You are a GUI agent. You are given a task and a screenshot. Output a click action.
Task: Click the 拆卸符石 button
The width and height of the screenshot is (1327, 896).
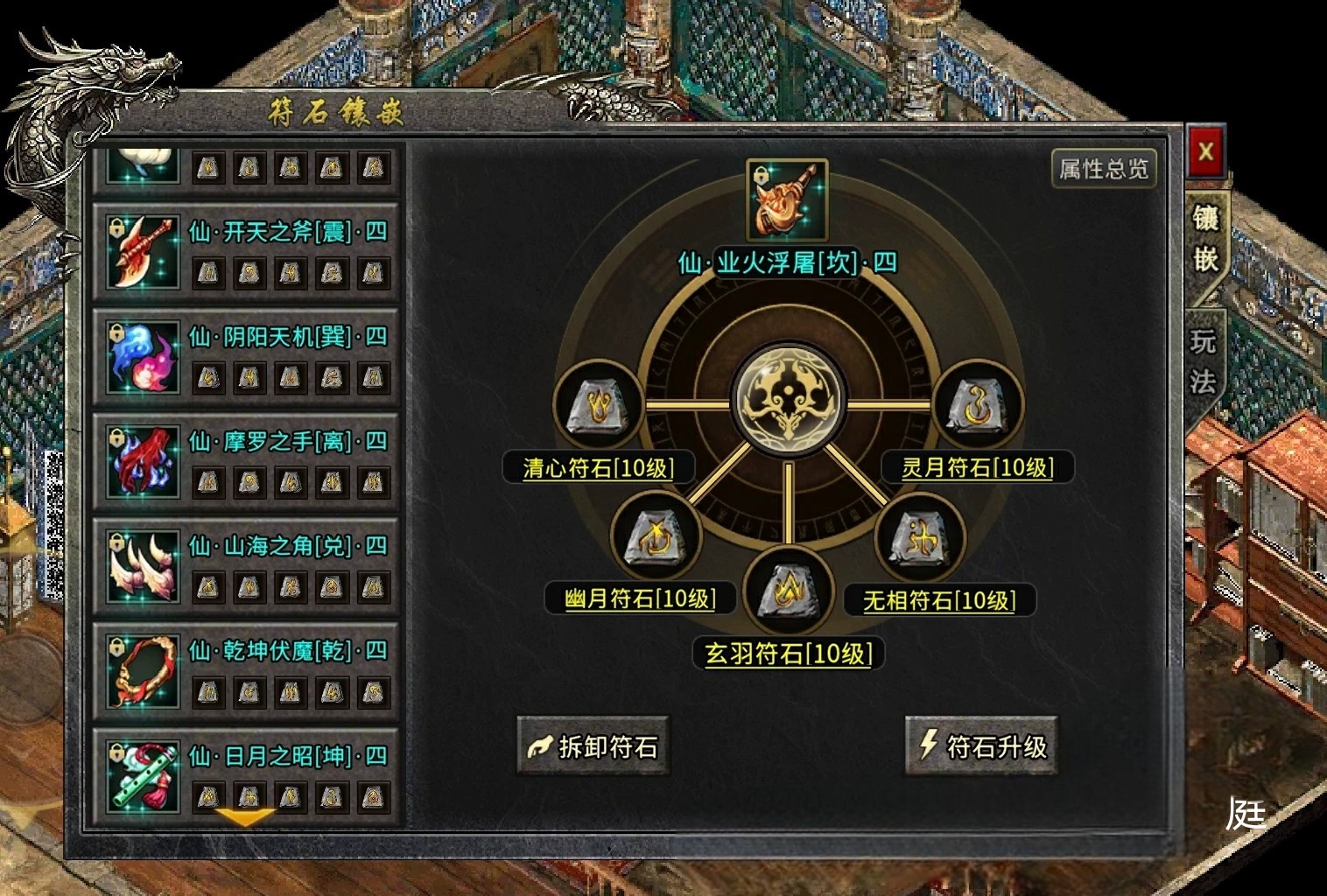click(x=593, y=746)
